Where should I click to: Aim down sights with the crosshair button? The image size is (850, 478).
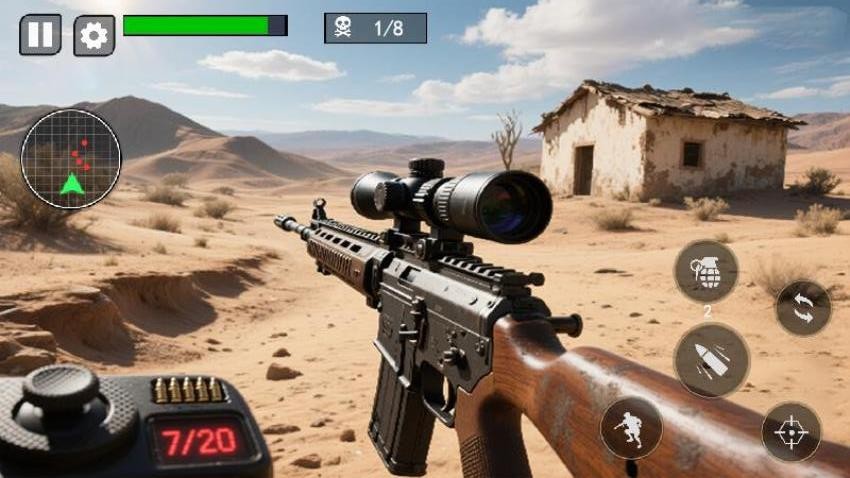coord(791,432)
